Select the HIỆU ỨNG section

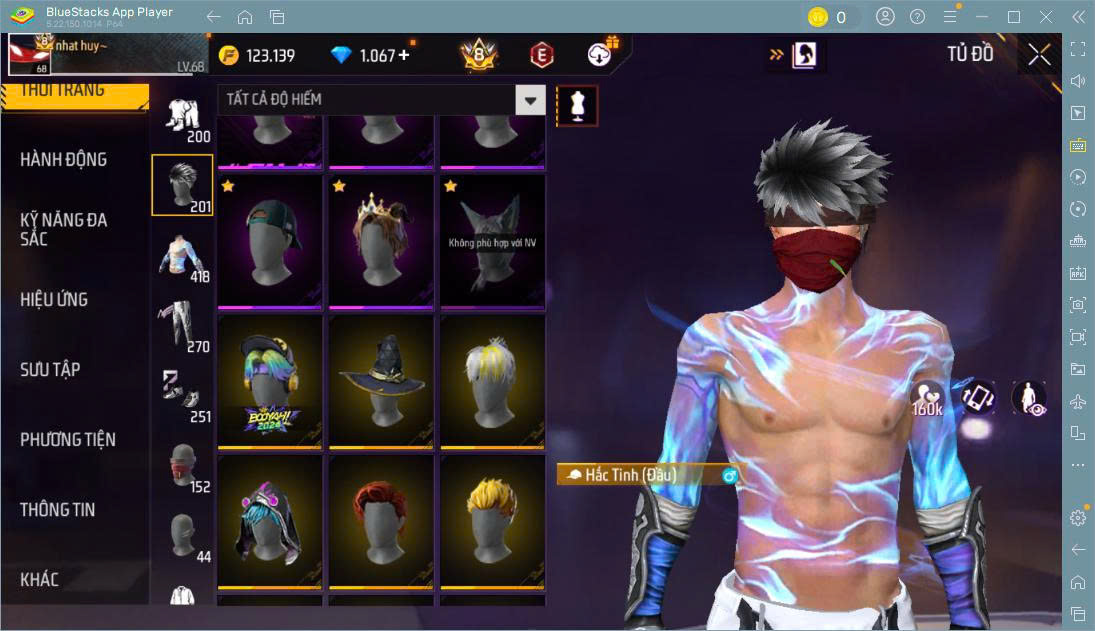pos(54,299)
